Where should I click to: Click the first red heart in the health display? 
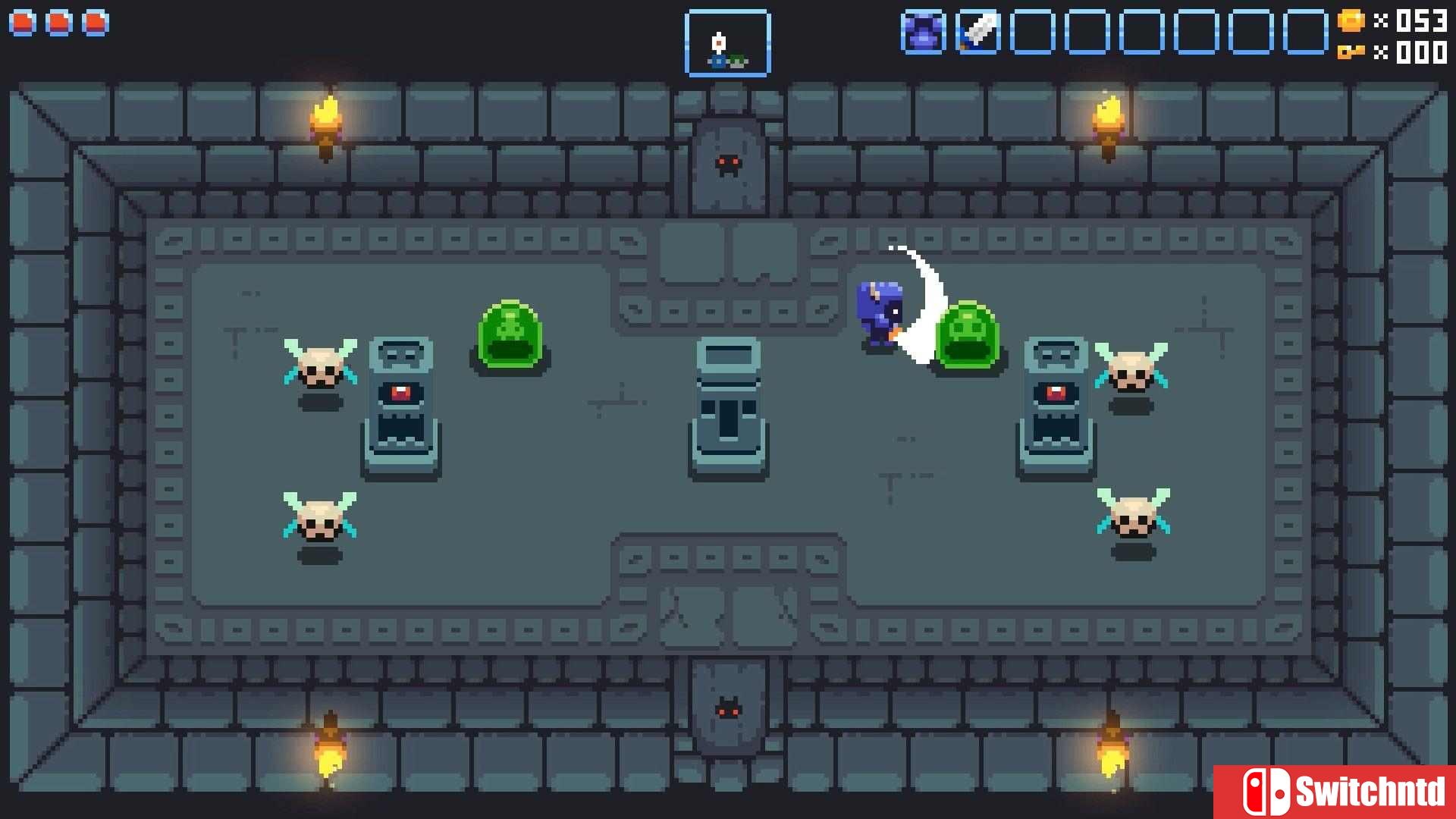[x=21, y=23]
